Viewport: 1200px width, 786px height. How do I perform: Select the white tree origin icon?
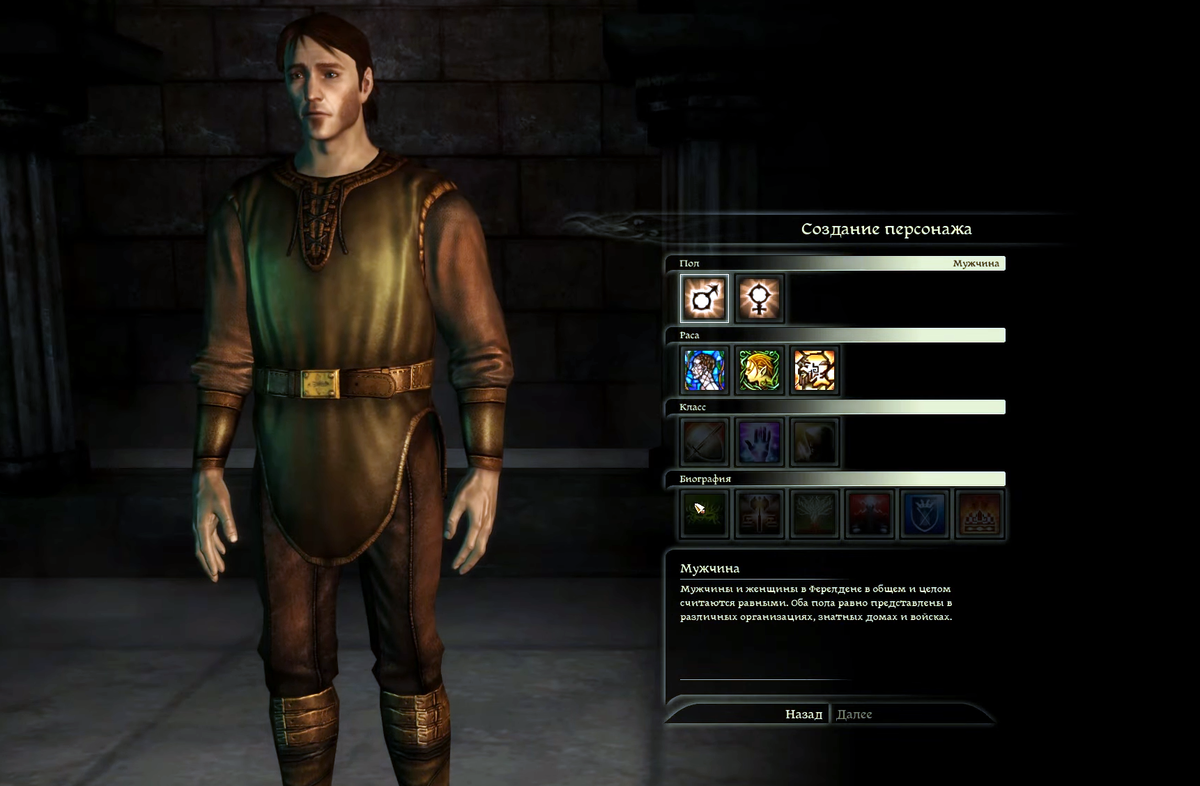[x=815, y=514]
